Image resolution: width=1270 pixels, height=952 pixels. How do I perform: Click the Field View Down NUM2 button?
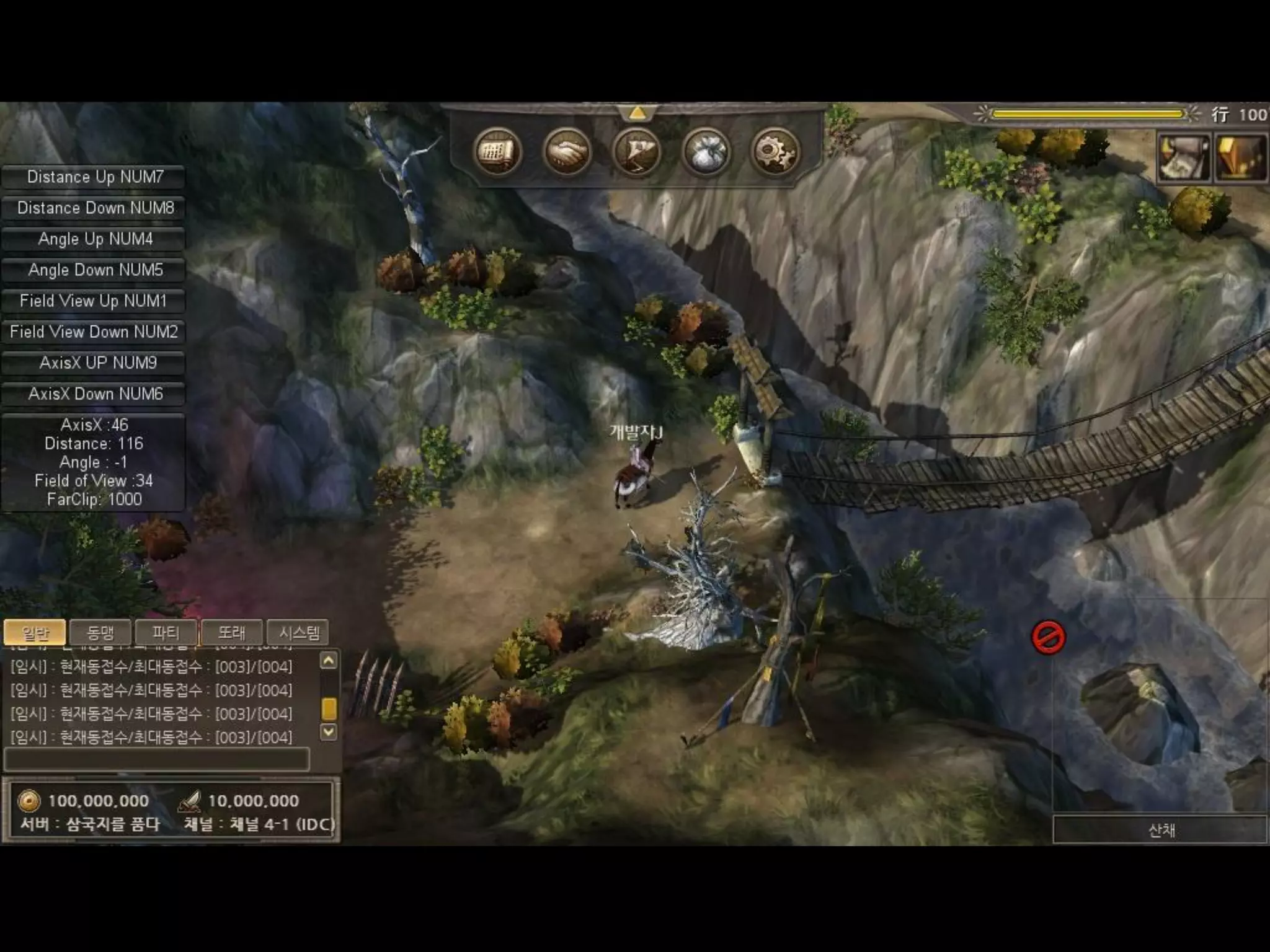point(94,332)
